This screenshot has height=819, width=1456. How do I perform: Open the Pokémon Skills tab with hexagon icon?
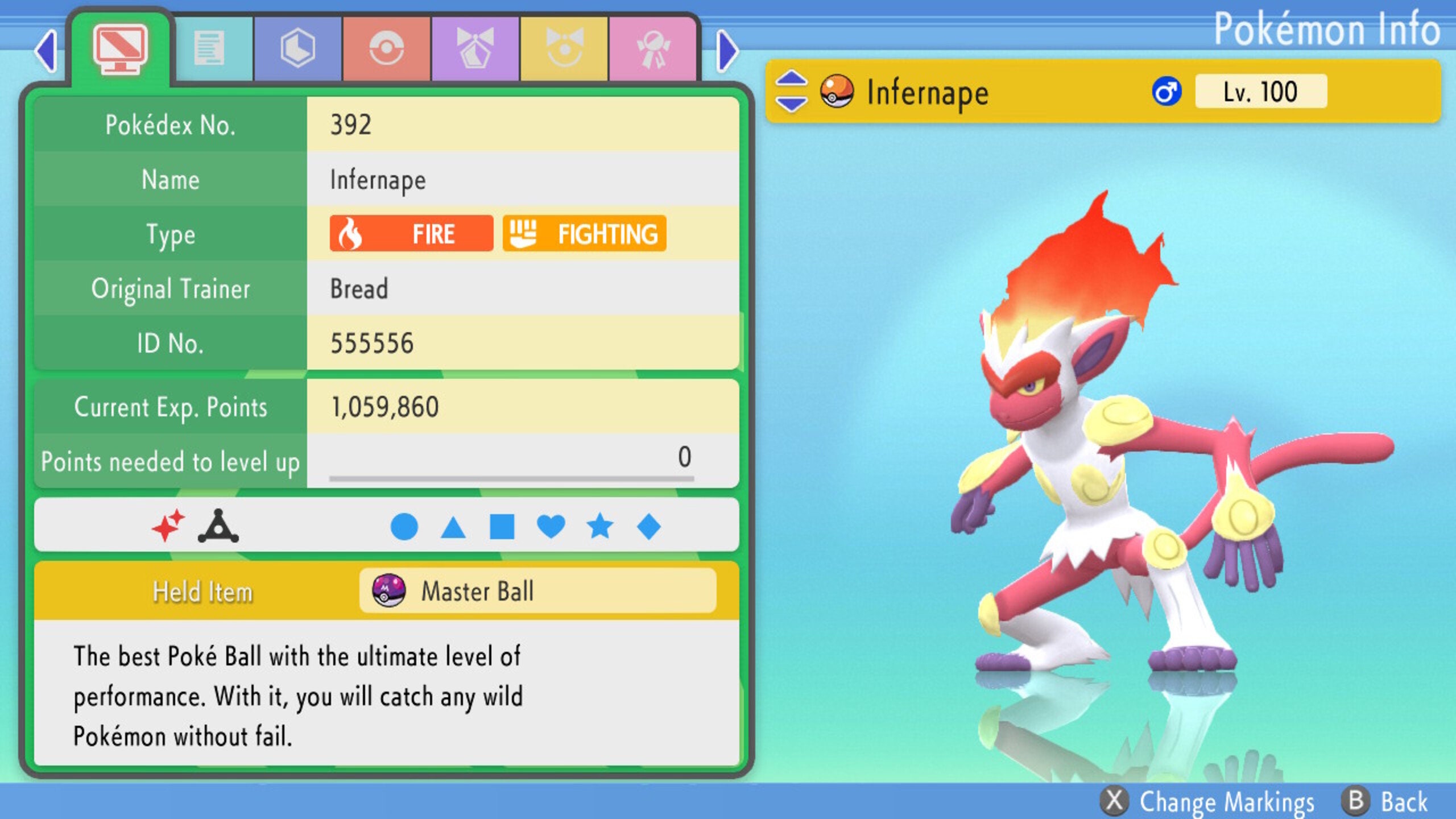299,48
